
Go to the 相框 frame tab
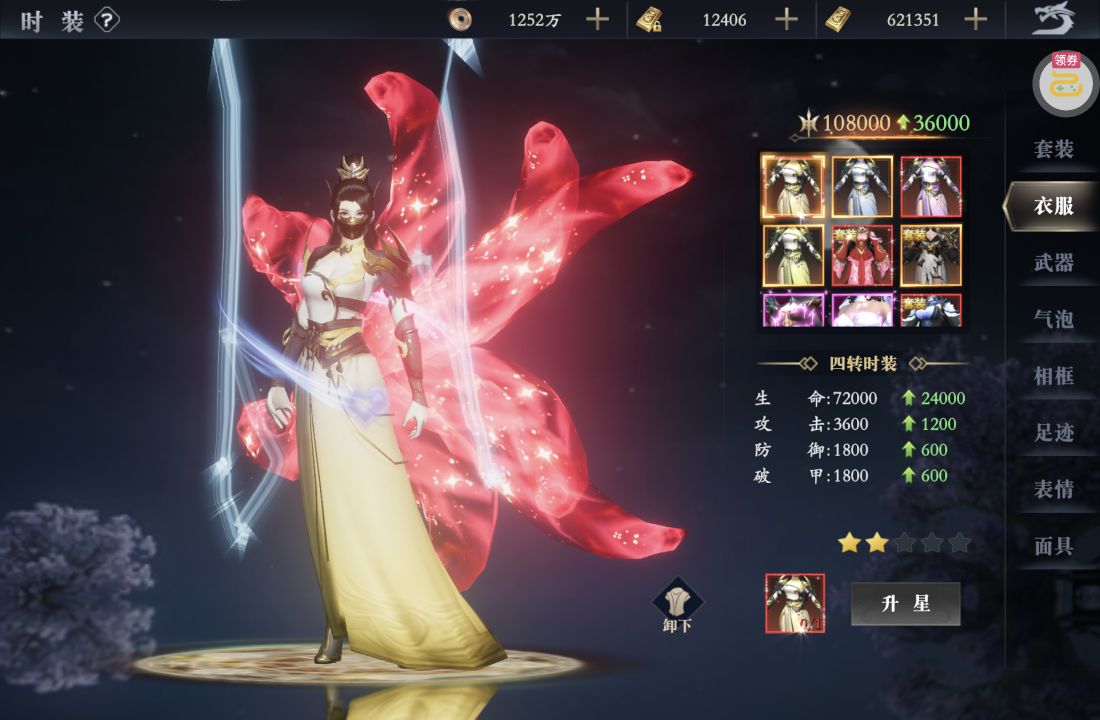(x=1053, y=376)
